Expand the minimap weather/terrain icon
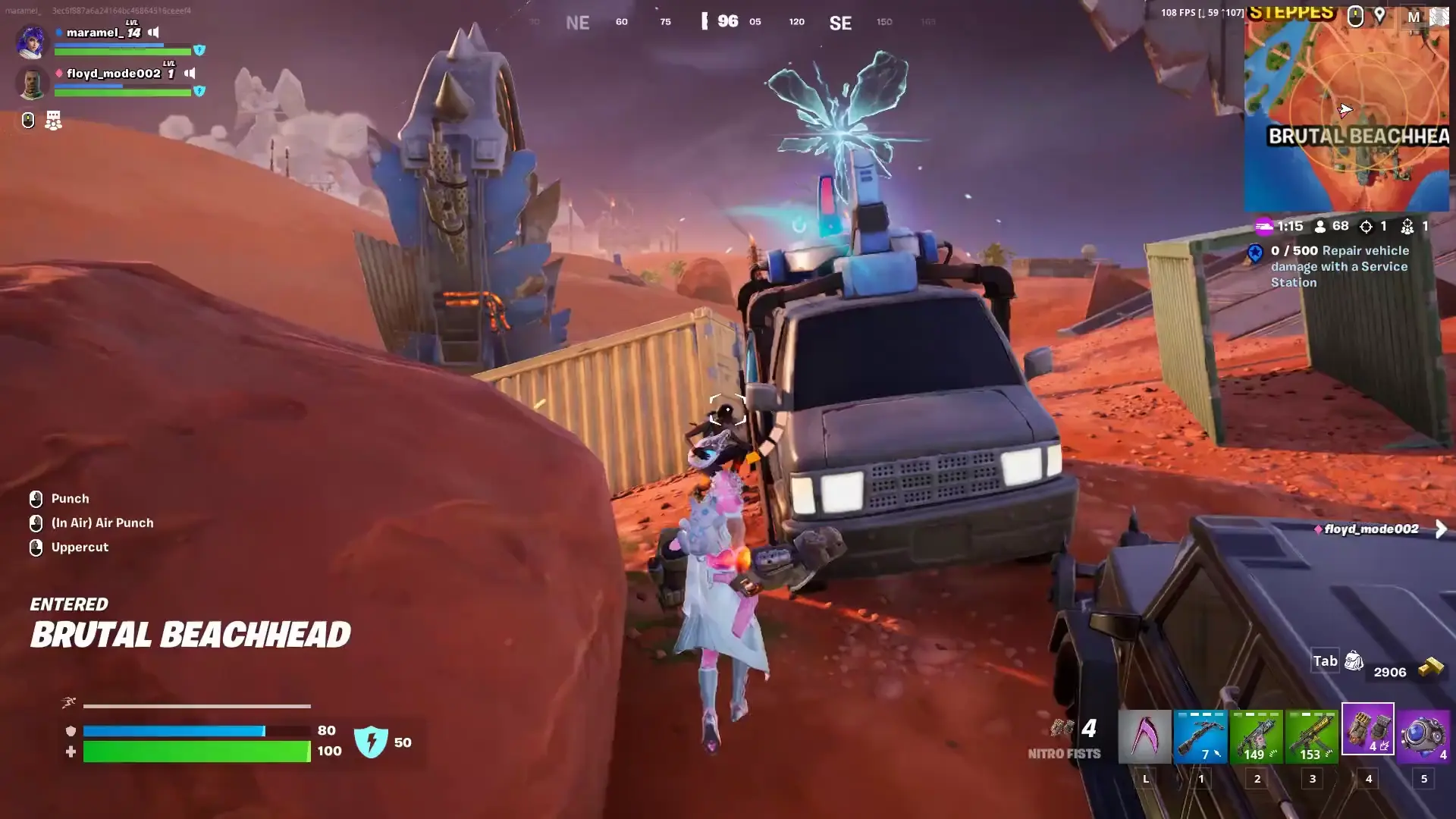This screenshot has height=819, width=1456. click(x=1439, y=17)
